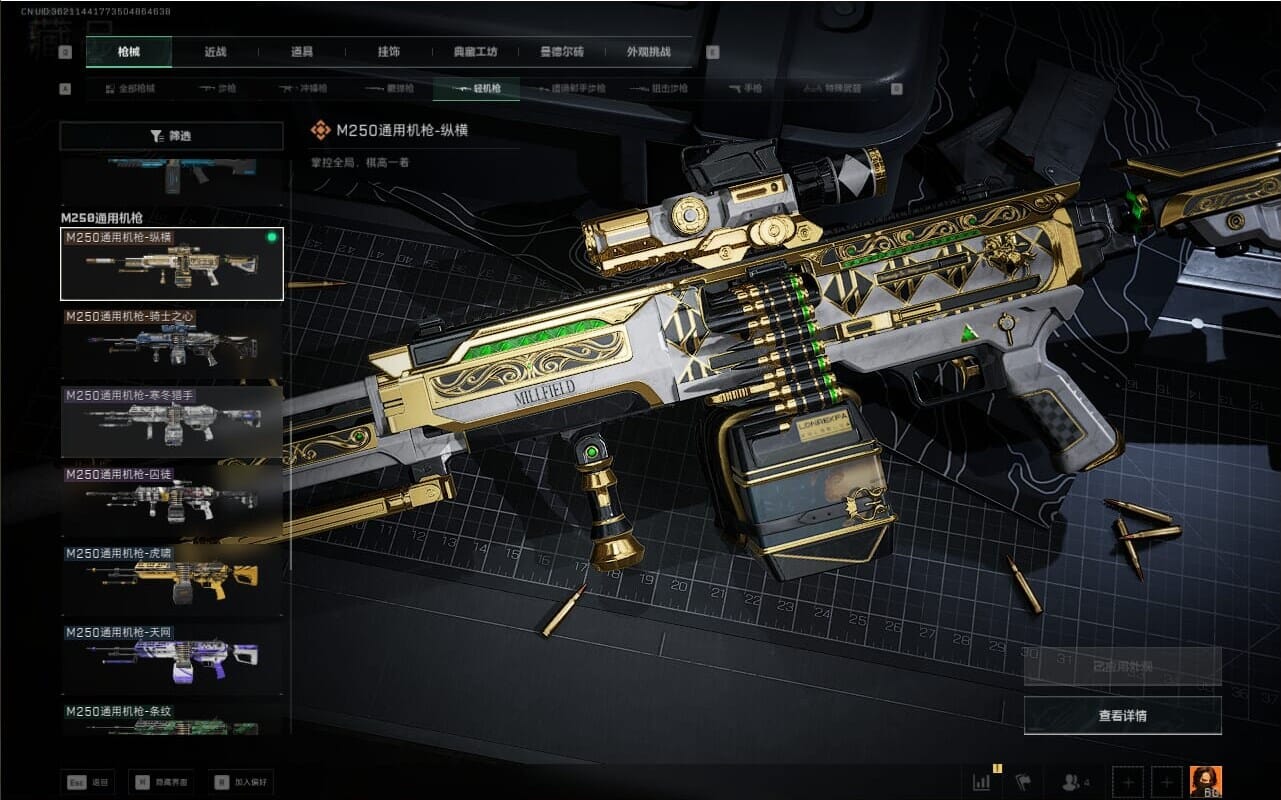Open the player avatar profile

[1205, 781]
